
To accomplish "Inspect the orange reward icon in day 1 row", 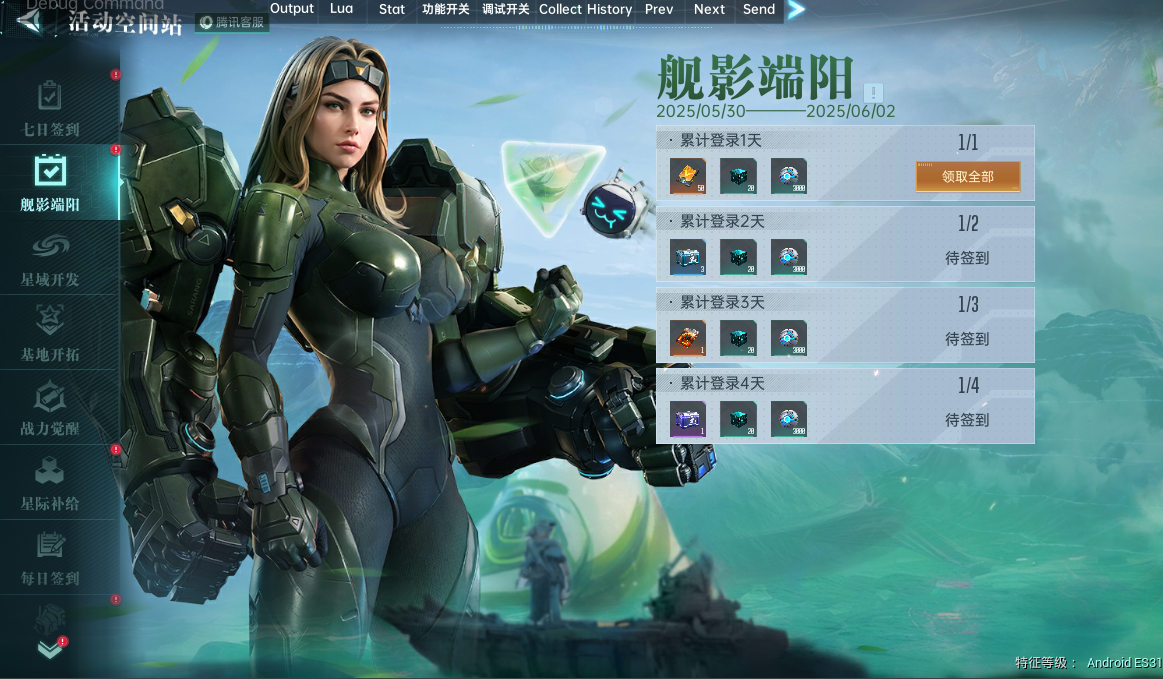I will pos(687,177).
